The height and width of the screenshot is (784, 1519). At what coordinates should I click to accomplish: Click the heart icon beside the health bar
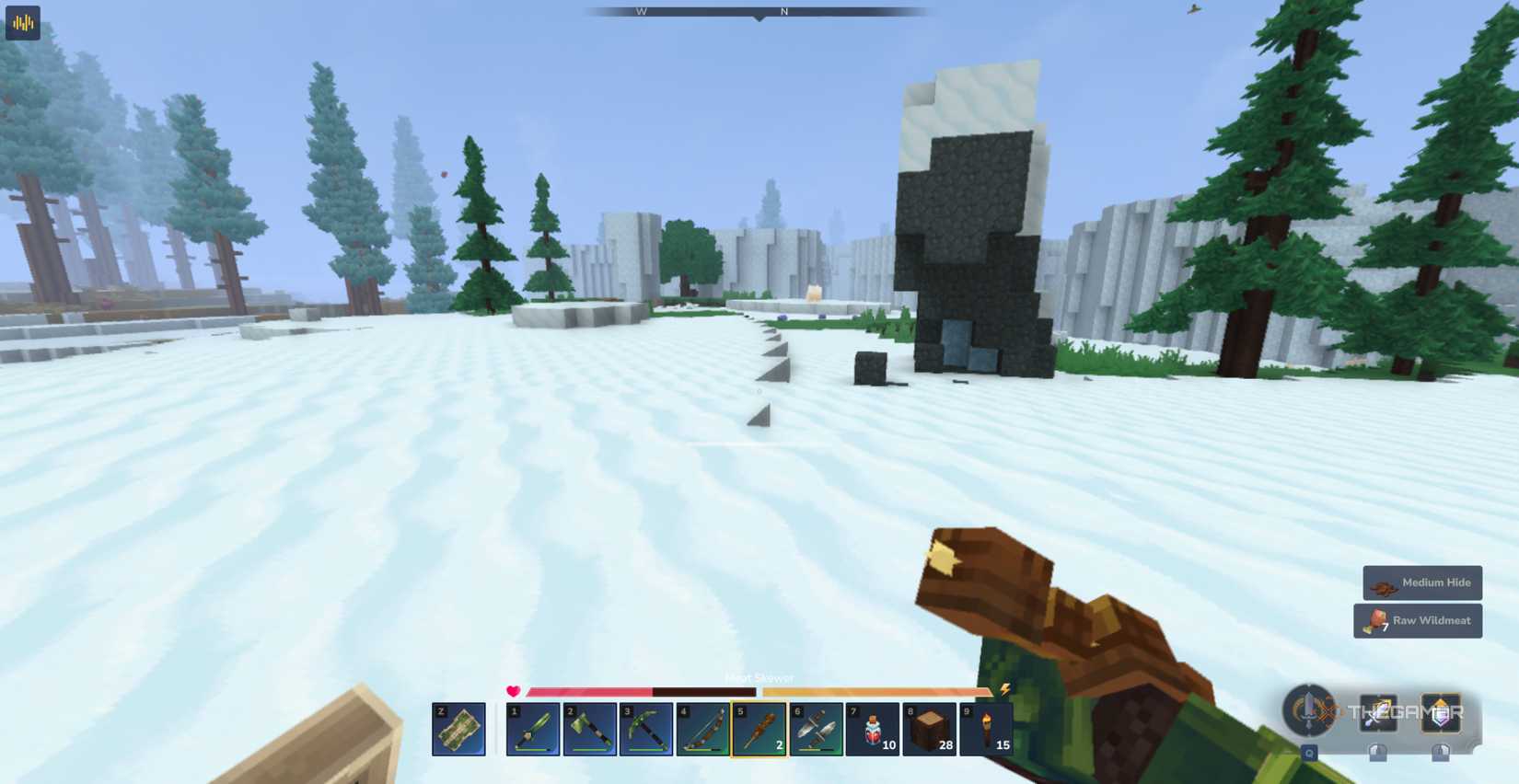[514, 689]
